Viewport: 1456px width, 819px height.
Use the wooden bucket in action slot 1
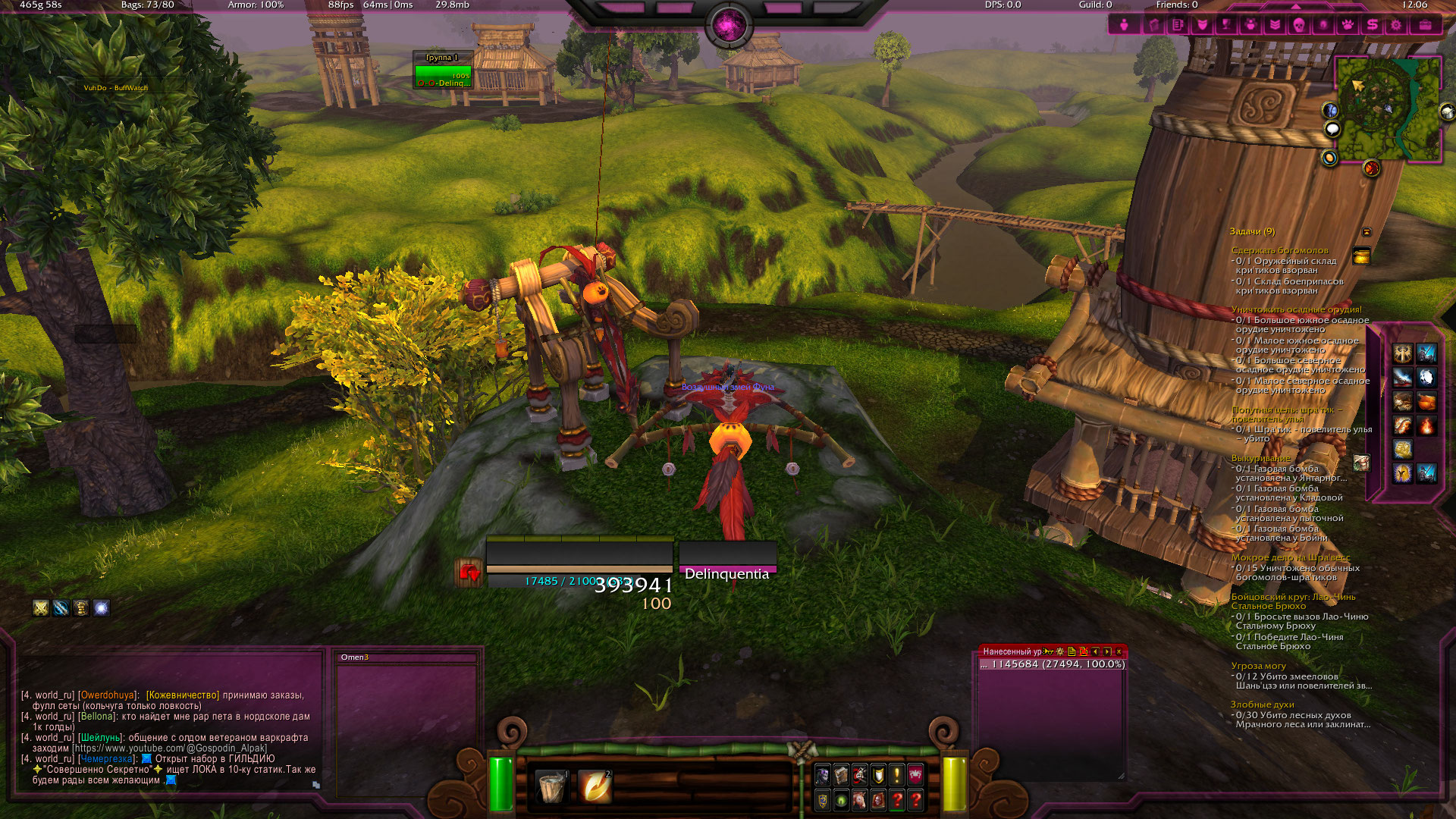coord(551,786)
